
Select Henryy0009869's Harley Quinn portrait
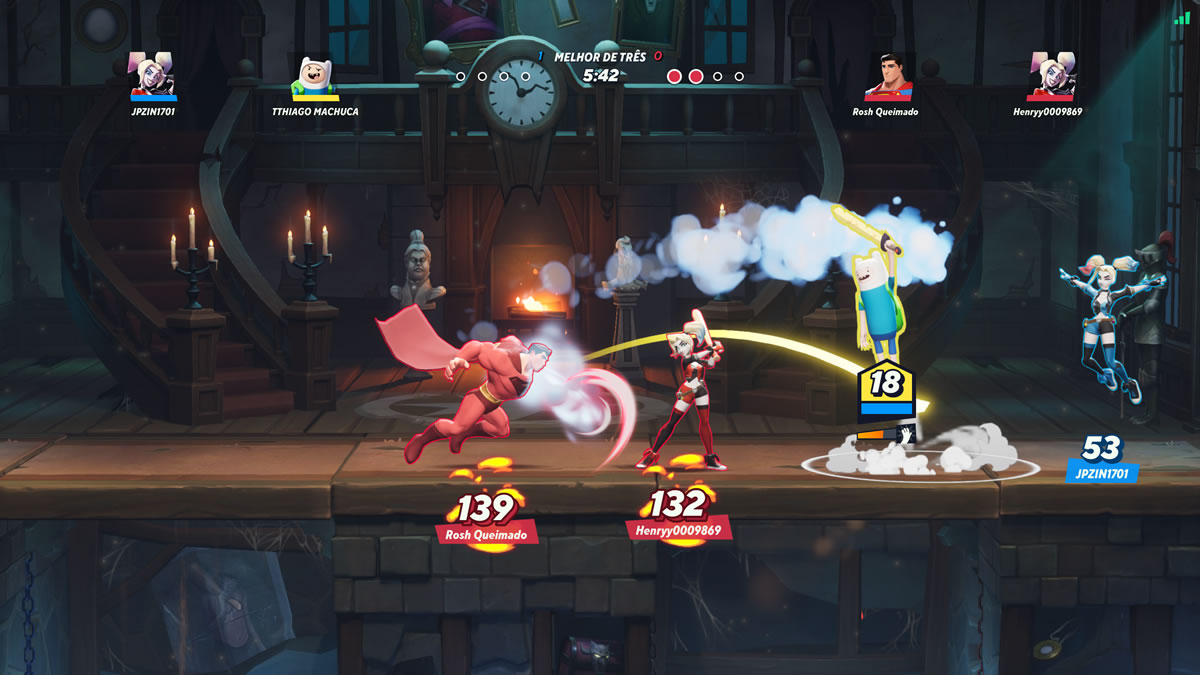click(x=1051, y=76)
